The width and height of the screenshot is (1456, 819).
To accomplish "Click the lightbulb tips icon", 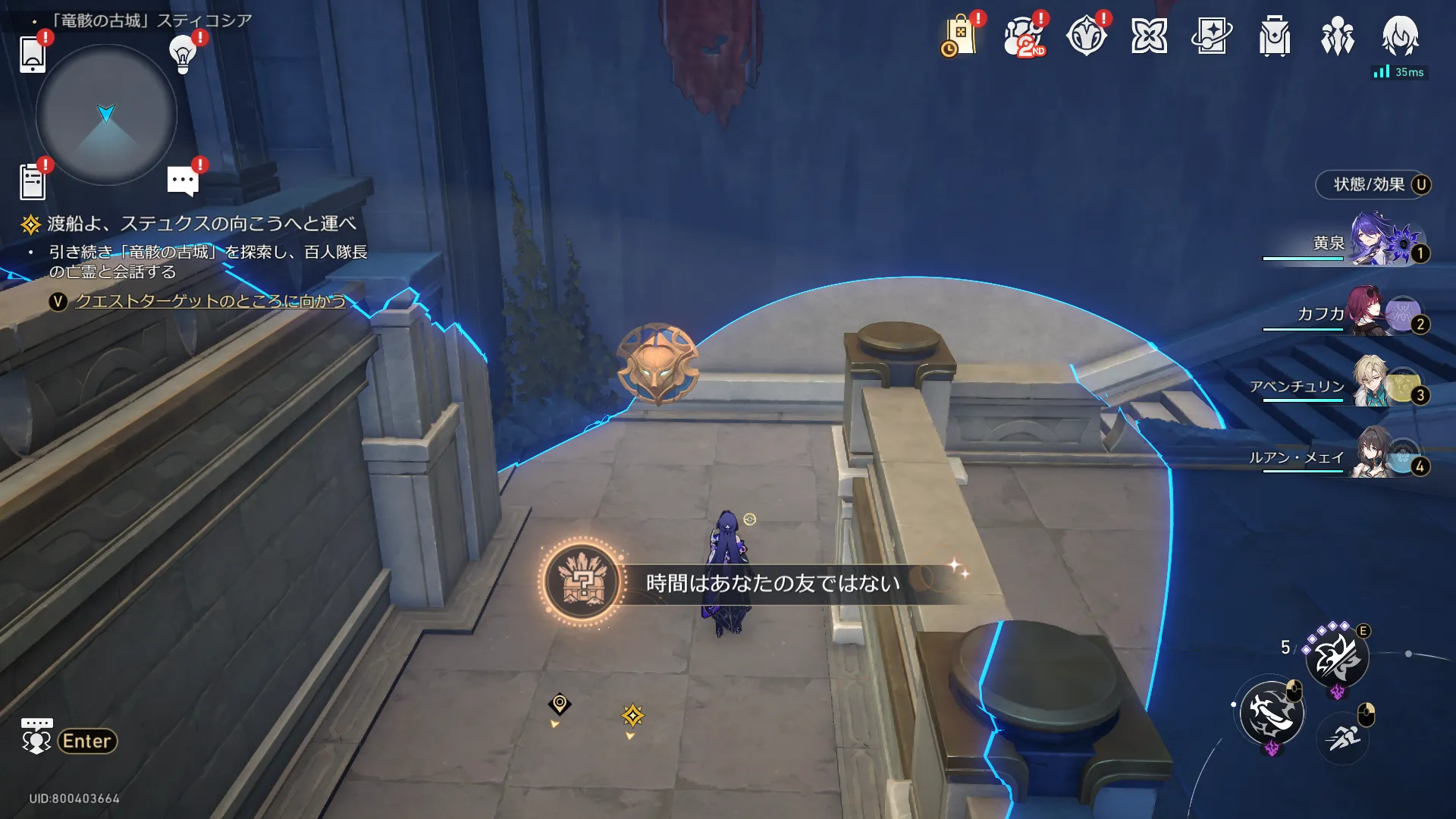I will coord(183,53).
